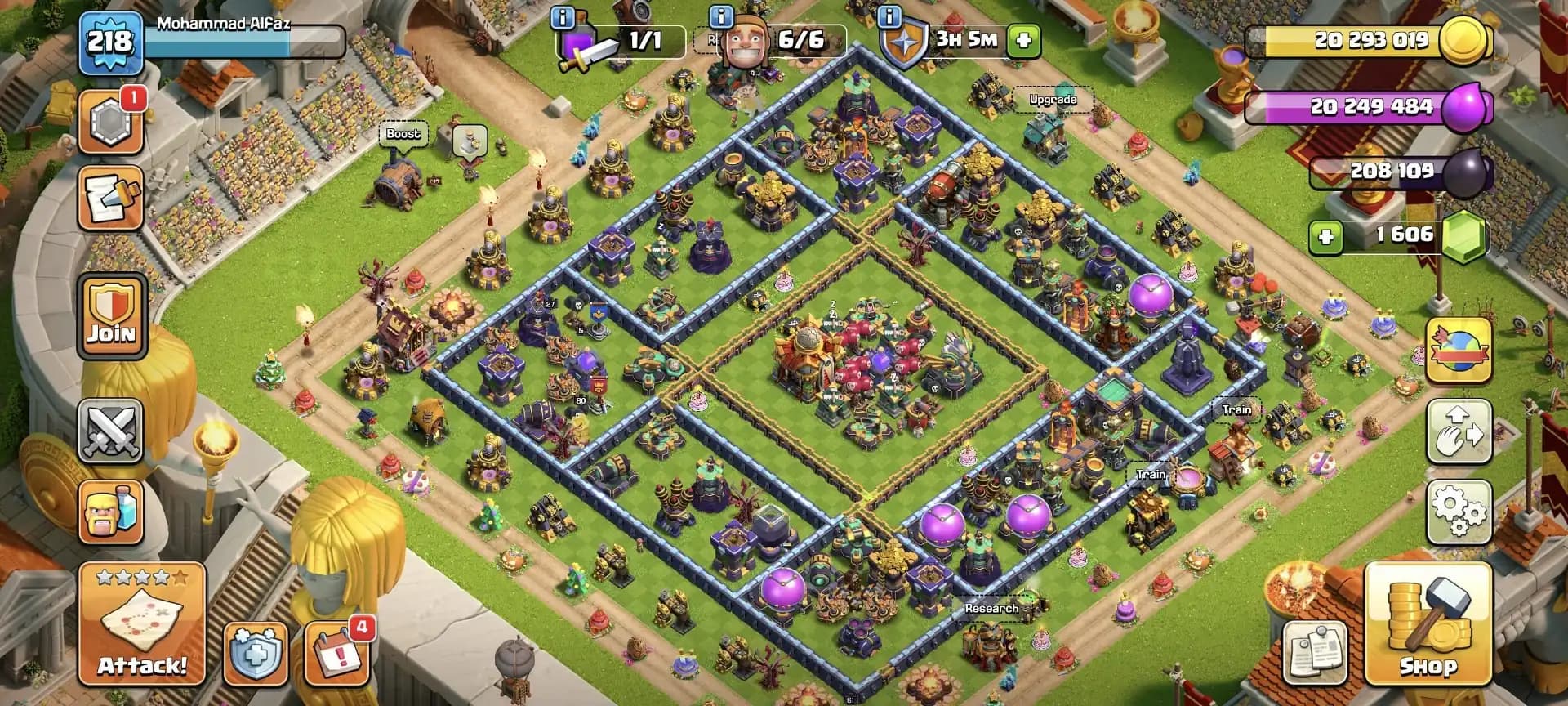Image resolution: width=1568 pixels, height=706 pixels.
Task: Click the Upgrade tag at top right
Action: click(x=1053, y=100)
